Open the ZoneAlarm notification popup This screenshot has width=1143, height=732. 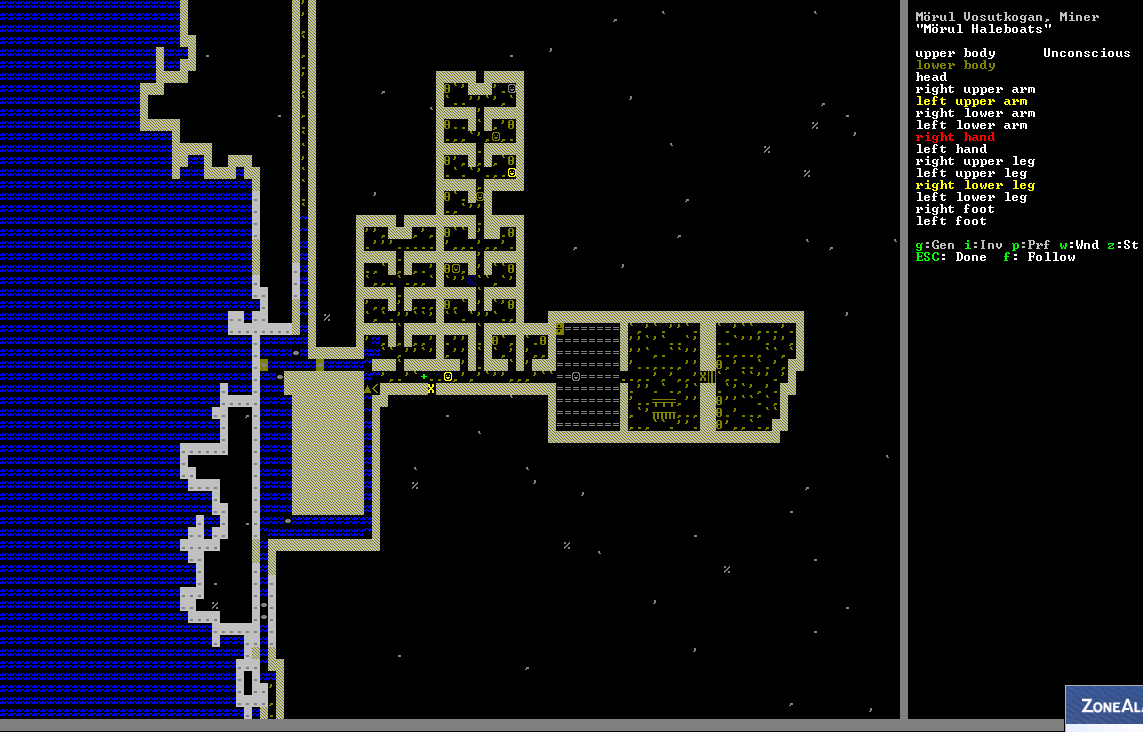click(x=1104, y=708)
